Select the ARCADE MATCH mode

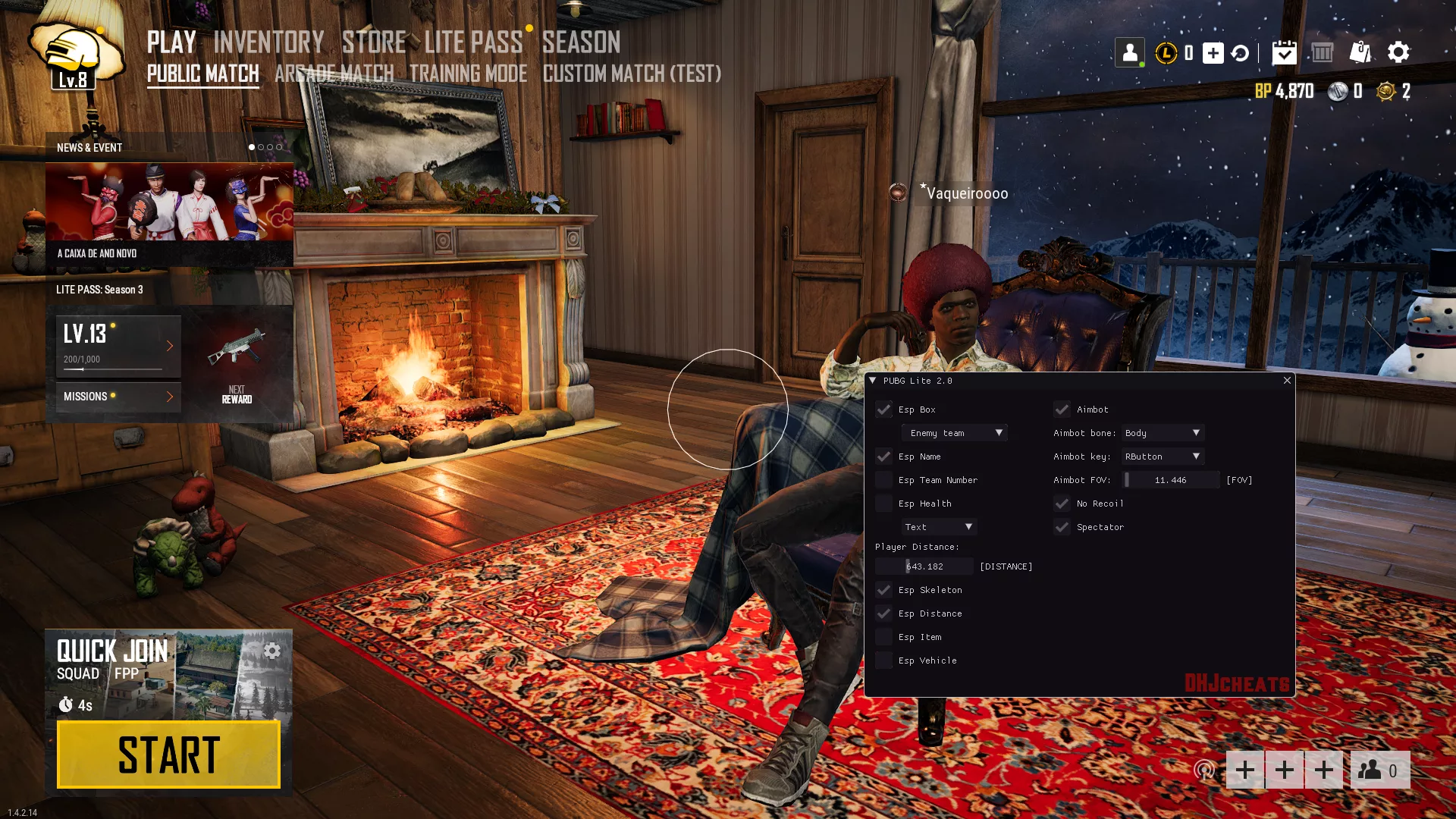334,74
